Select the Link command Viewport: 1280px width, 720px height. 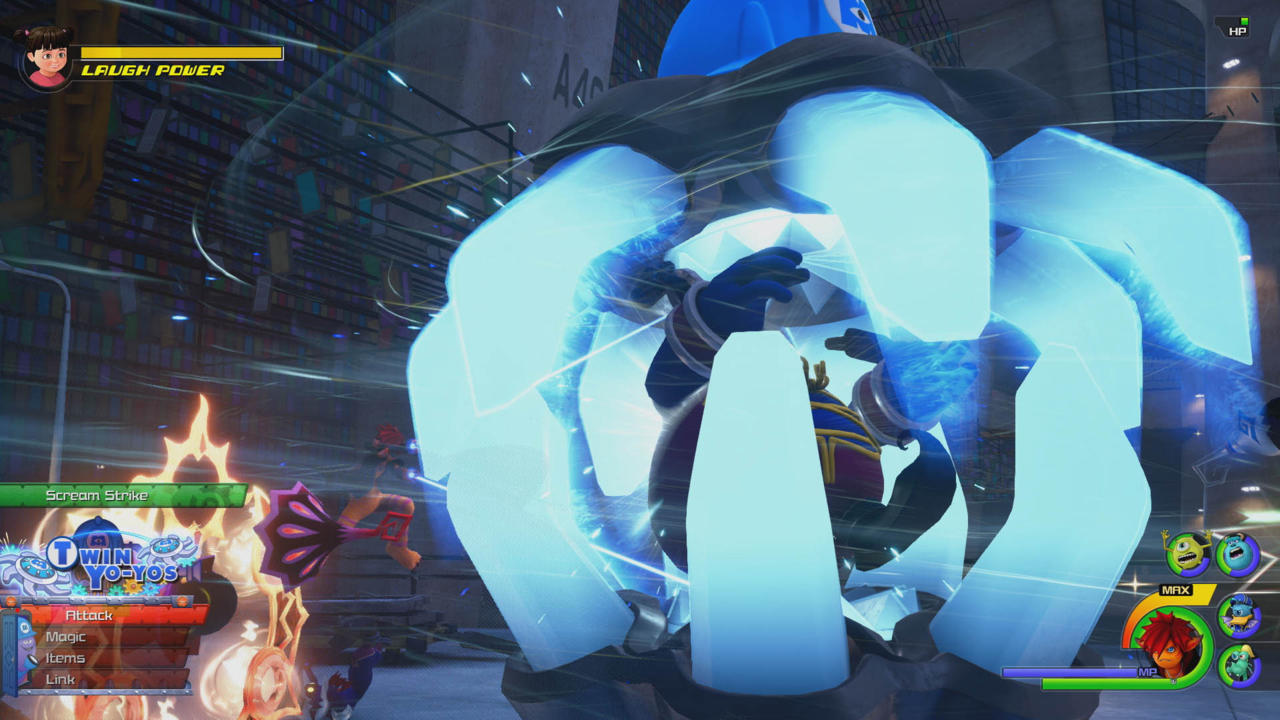pyautogui.click(x=60, y=678)
